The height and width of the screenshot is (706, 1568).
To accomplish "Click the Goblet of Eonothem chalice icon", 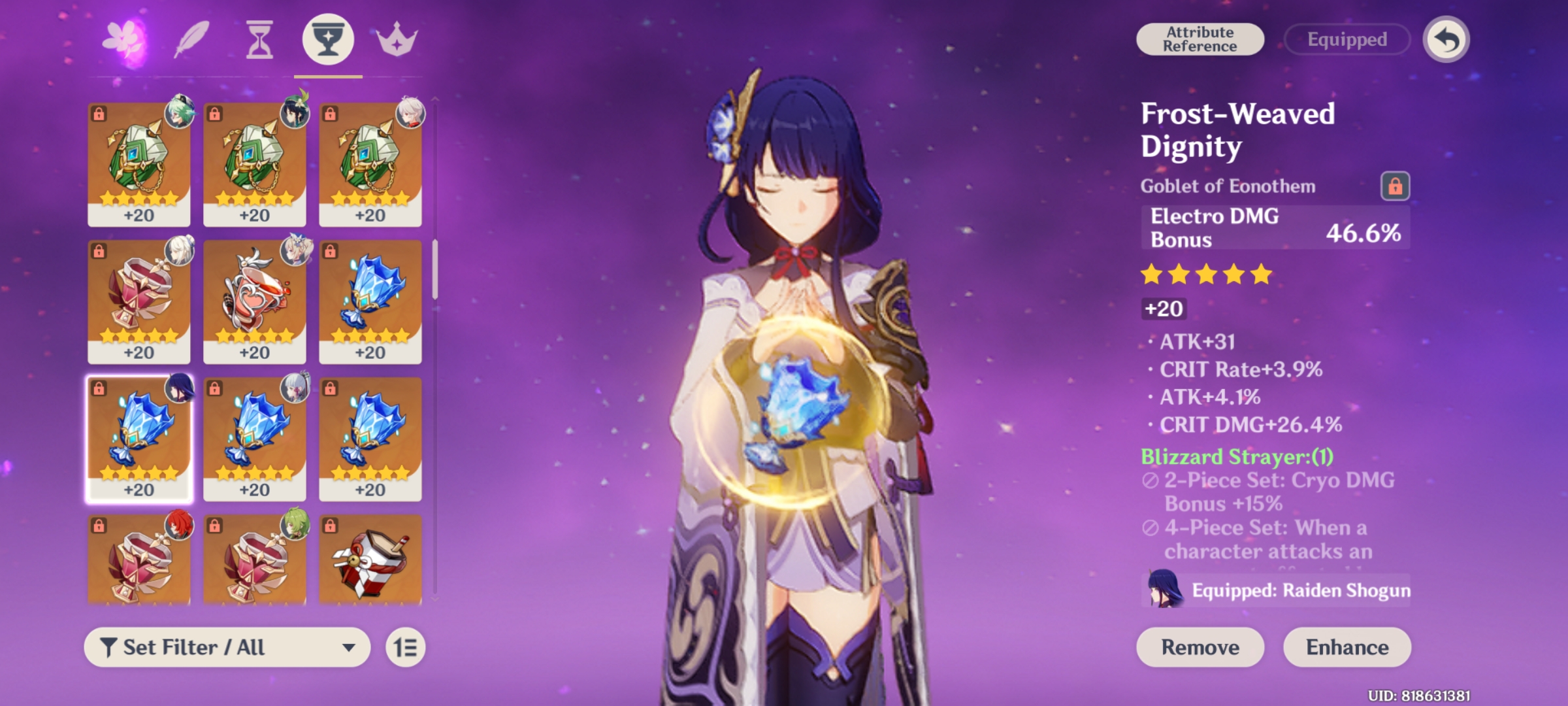I will 326,41.
